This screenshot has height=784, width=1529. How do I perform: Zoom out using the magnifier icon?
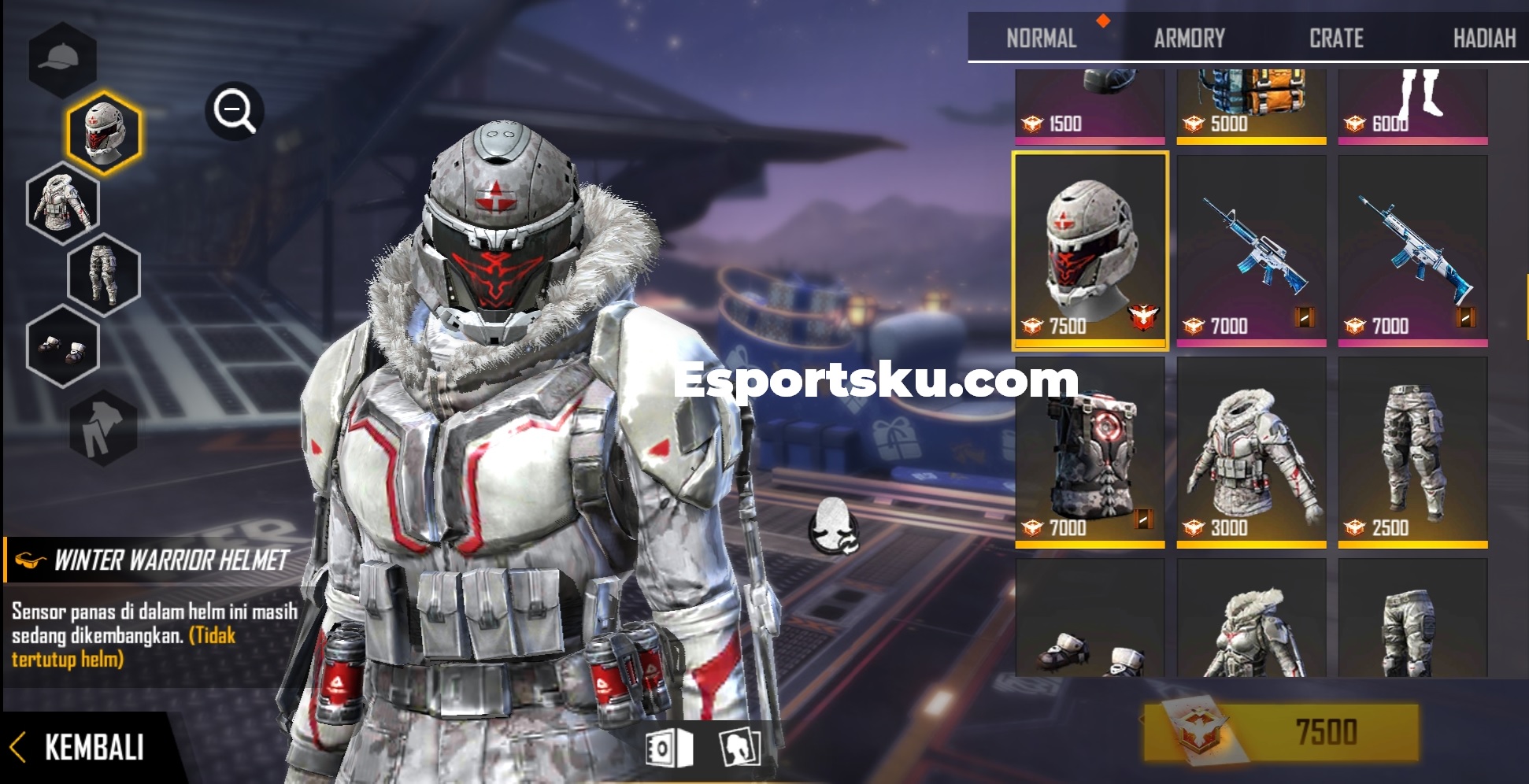(234, 110)
